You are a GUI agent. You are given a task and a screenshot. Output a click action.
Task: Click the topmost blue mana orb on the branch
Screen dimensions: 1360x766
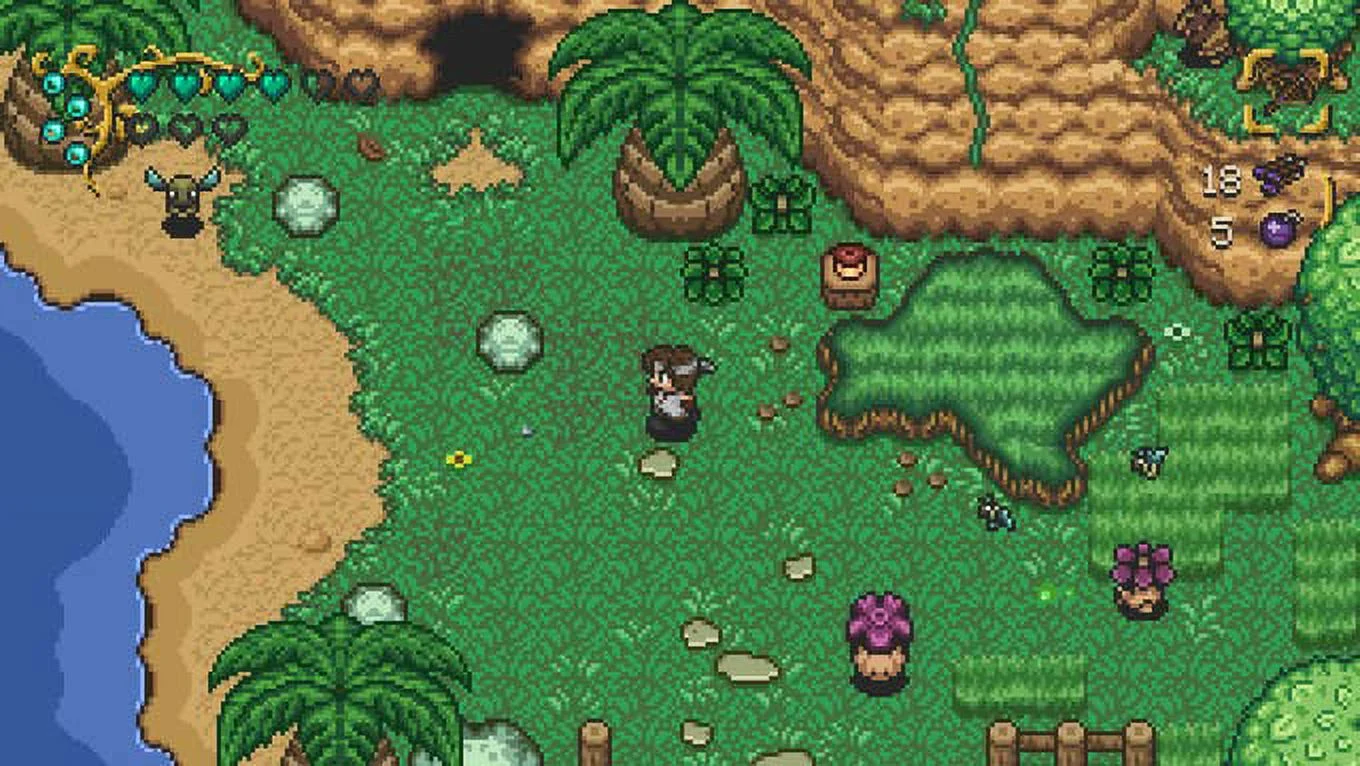(52, 83)
